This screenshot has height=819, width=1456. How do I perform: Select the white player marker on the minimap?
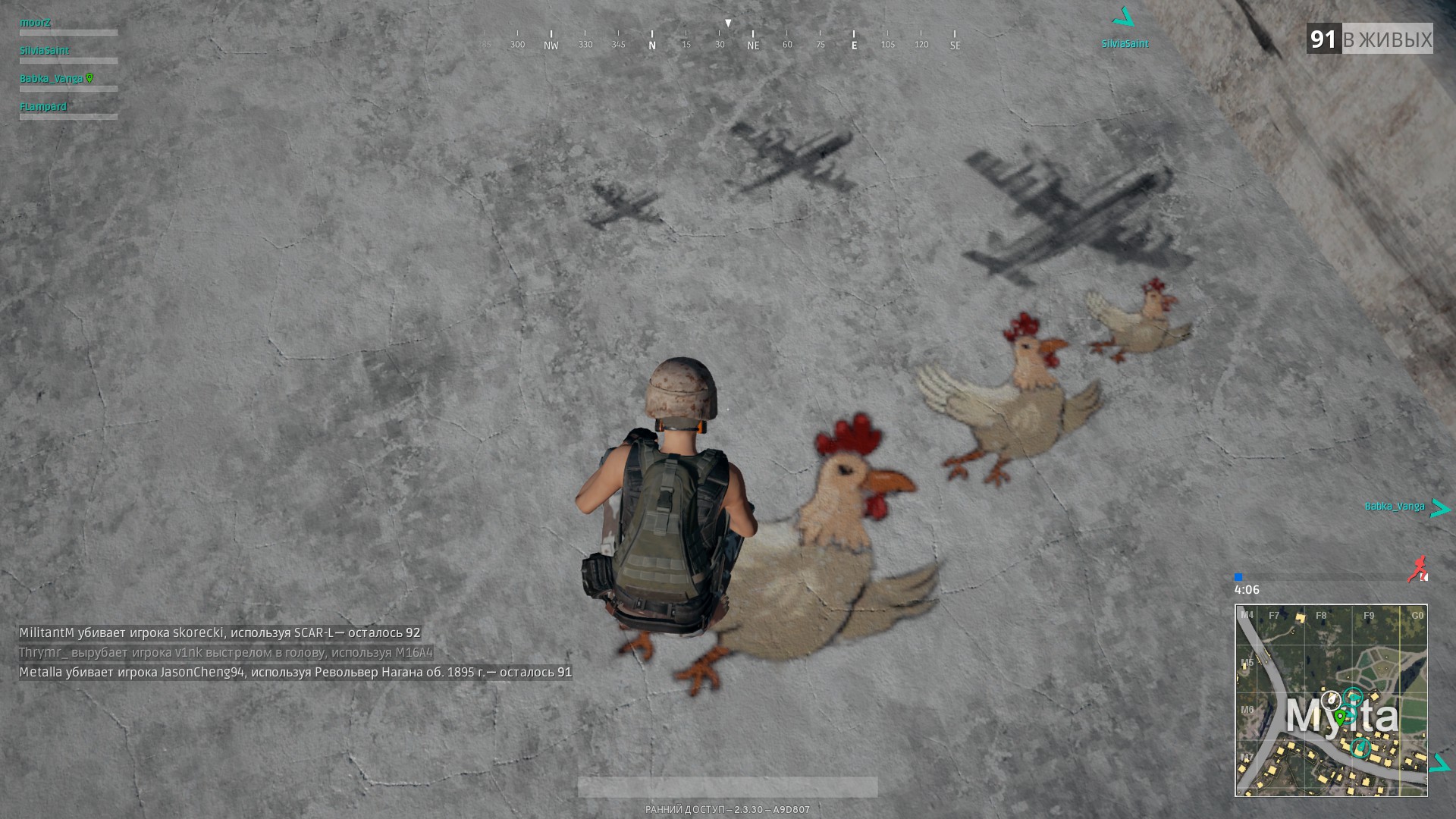(1330, 698)
